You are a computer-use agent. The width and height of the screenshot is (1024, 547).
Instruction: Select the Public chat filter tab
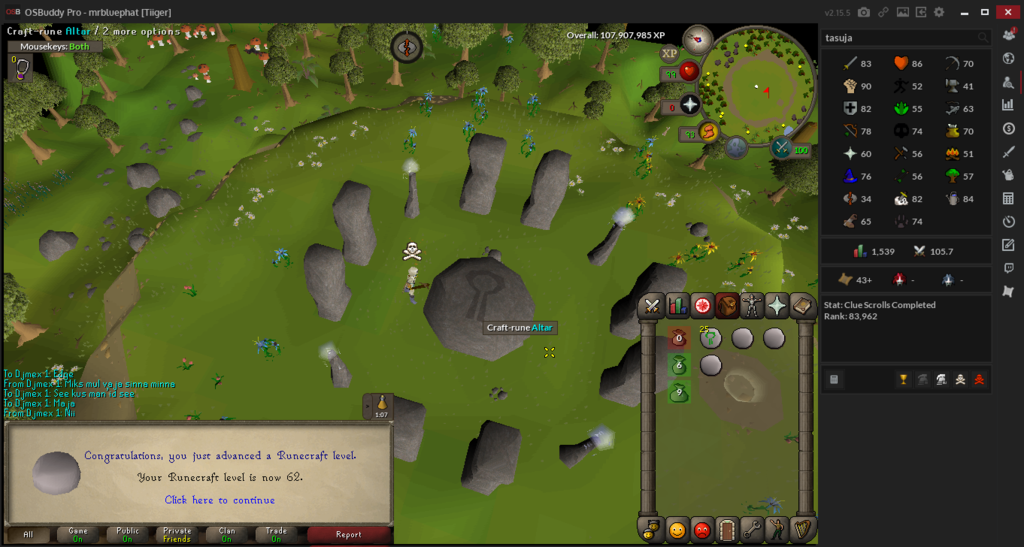click(127, 534)
